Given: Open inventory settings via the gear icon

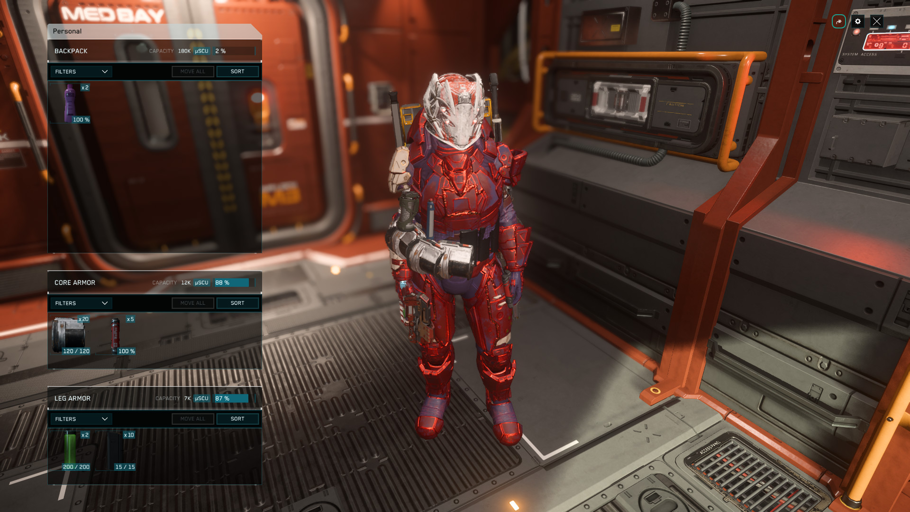Looking at the screenshot, I should point(858,21).
